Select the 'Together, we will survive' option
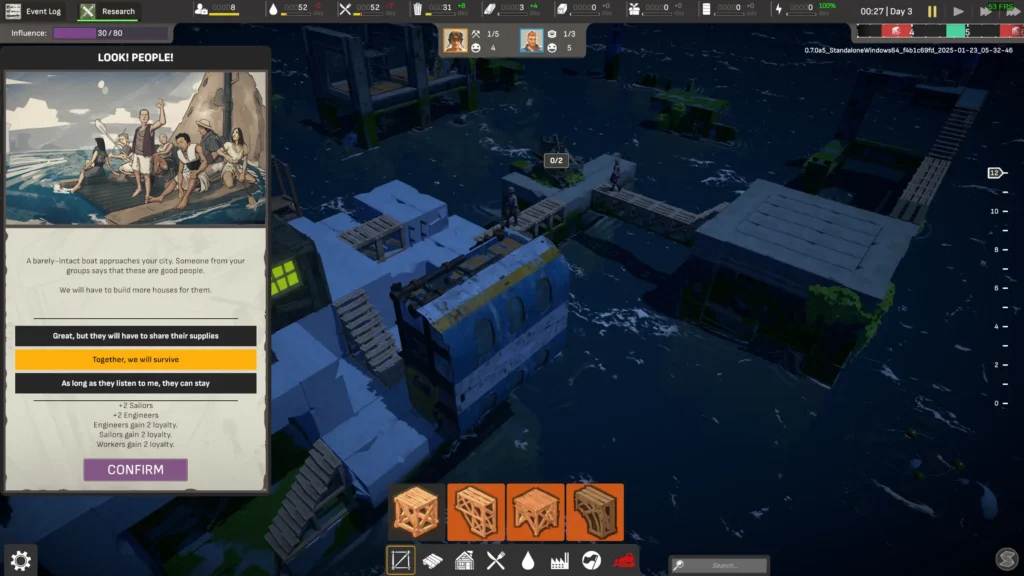This screenshot has height=576, width=1024. (135, 360)
